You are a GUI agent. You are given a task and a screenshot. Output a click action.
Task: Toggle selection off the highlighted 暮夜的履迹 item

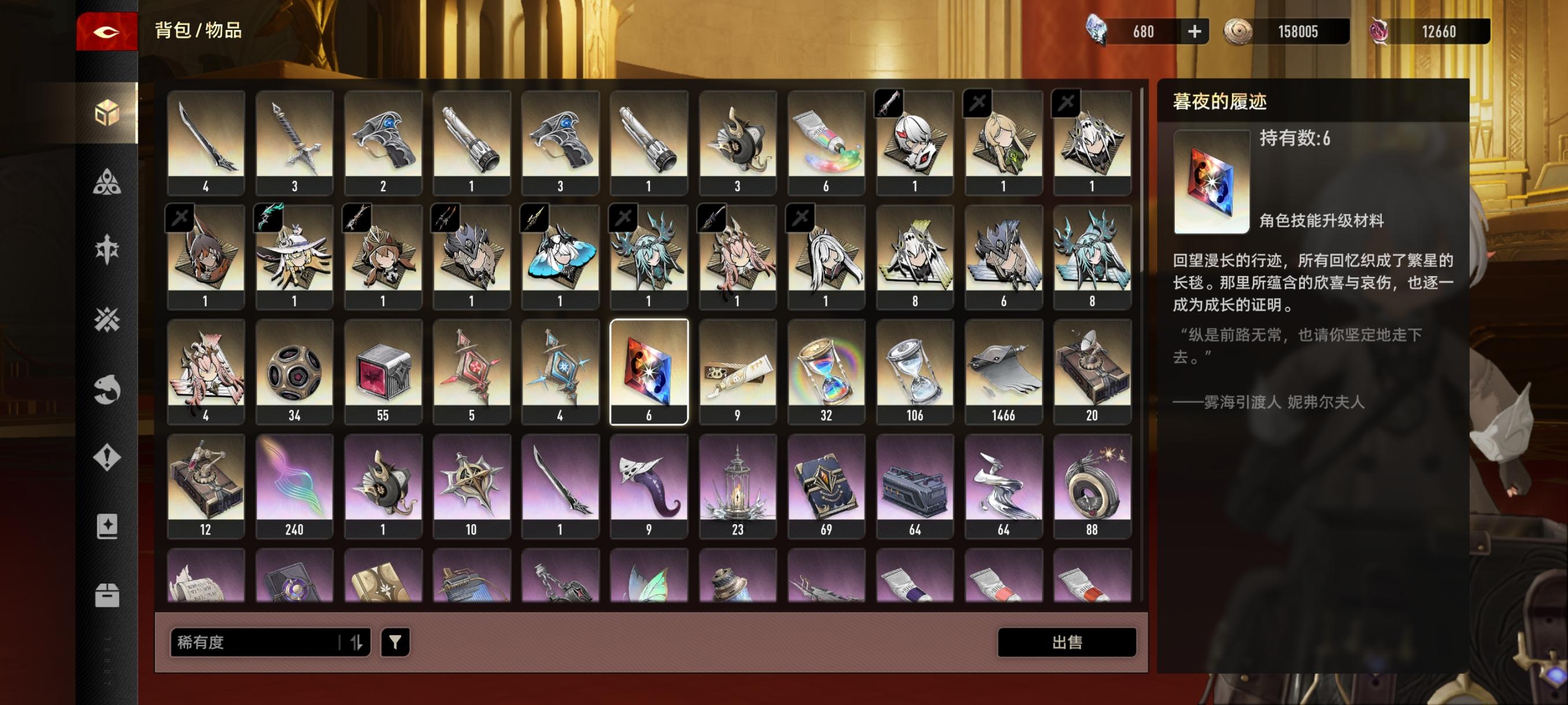pos(648,371)
